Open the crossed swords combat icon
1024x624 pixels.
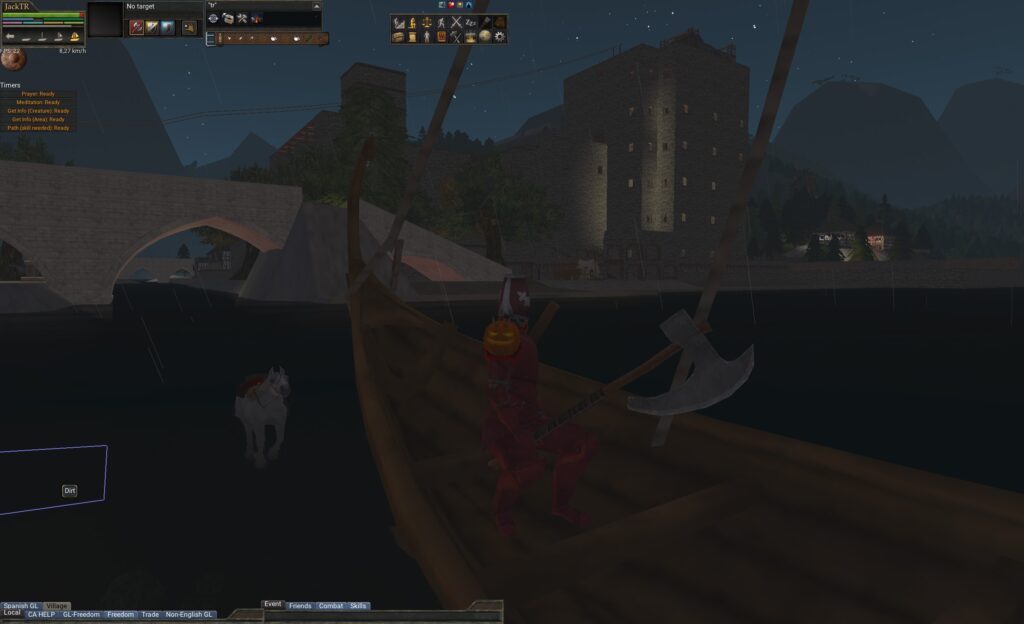456,22
